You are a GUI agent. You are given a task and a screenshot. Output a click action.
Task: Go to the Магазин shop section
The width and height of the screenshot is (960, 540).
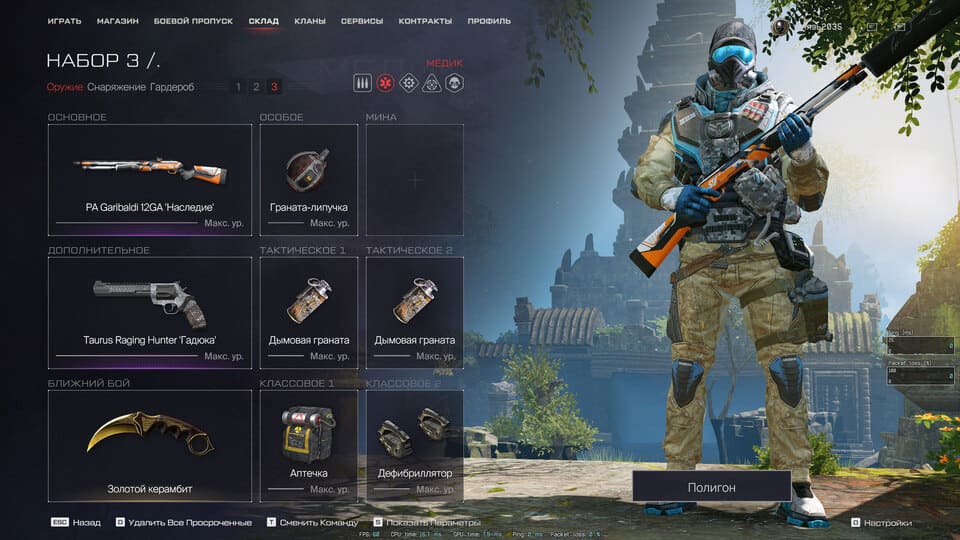[x=118, y=21]
